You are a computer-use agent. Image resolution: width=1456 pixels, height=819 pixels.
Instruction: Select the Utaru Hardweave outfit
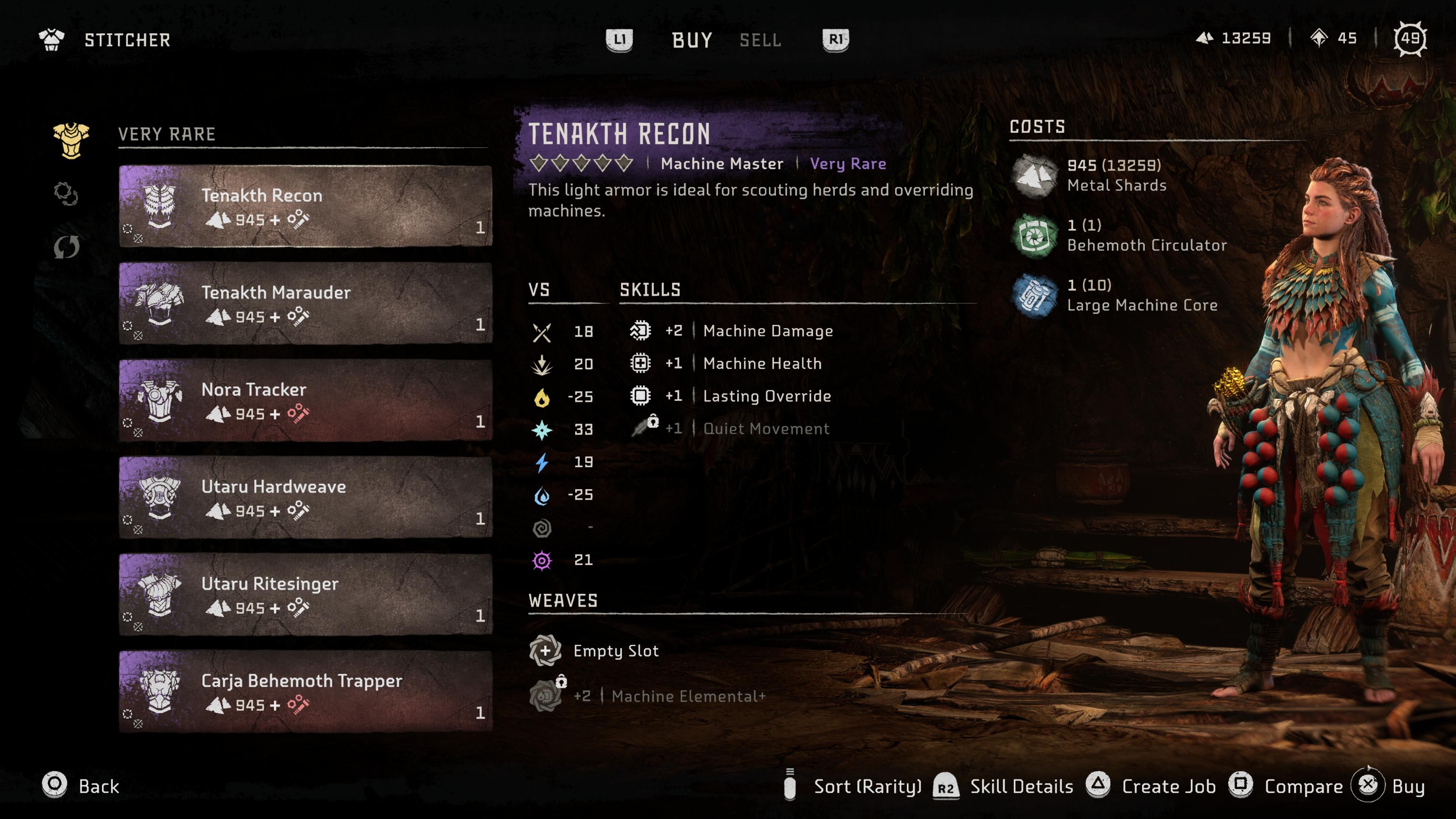tap(305, 497)
